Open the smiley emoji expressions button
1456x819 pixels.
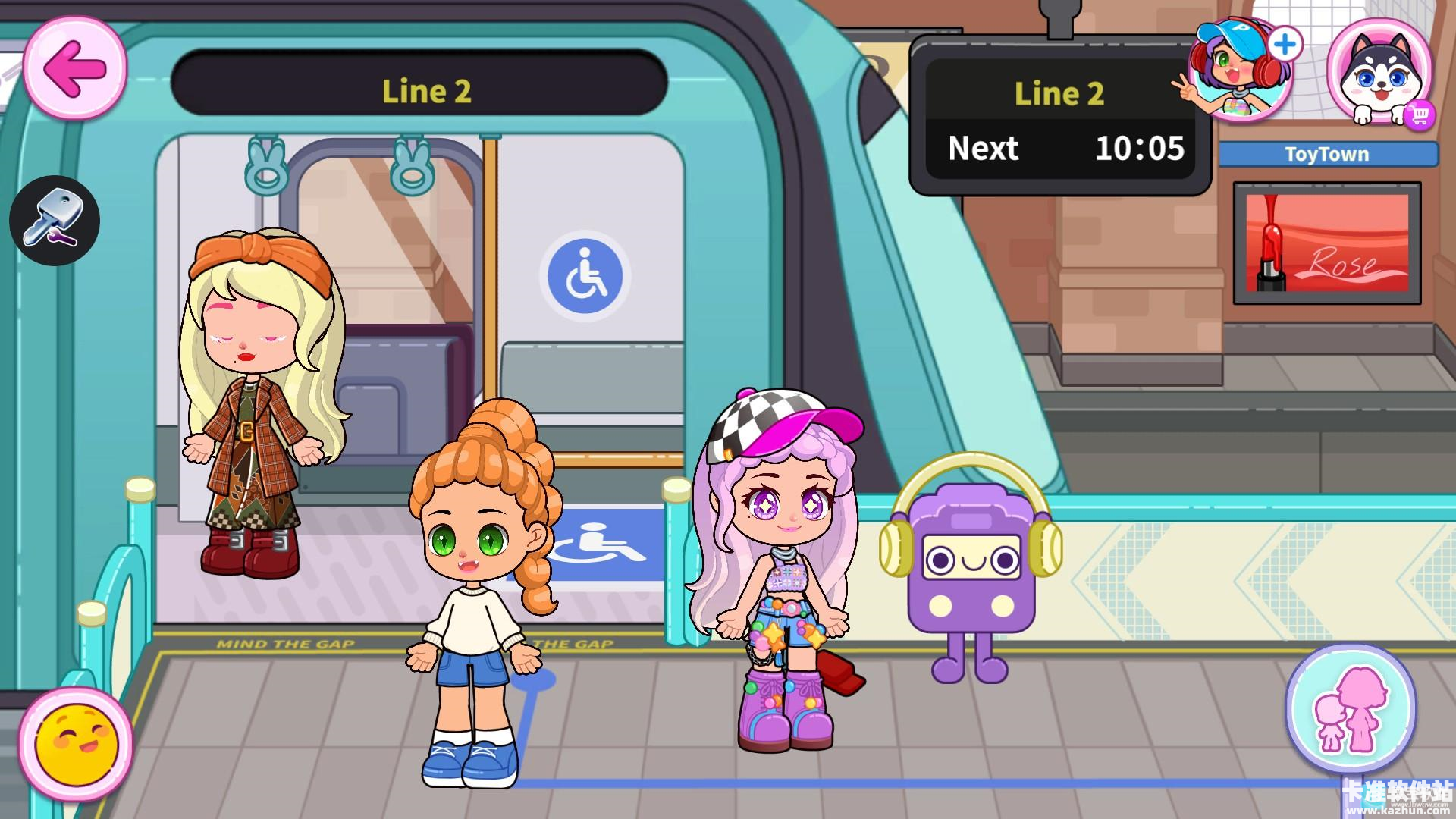(x=76, y=741)
